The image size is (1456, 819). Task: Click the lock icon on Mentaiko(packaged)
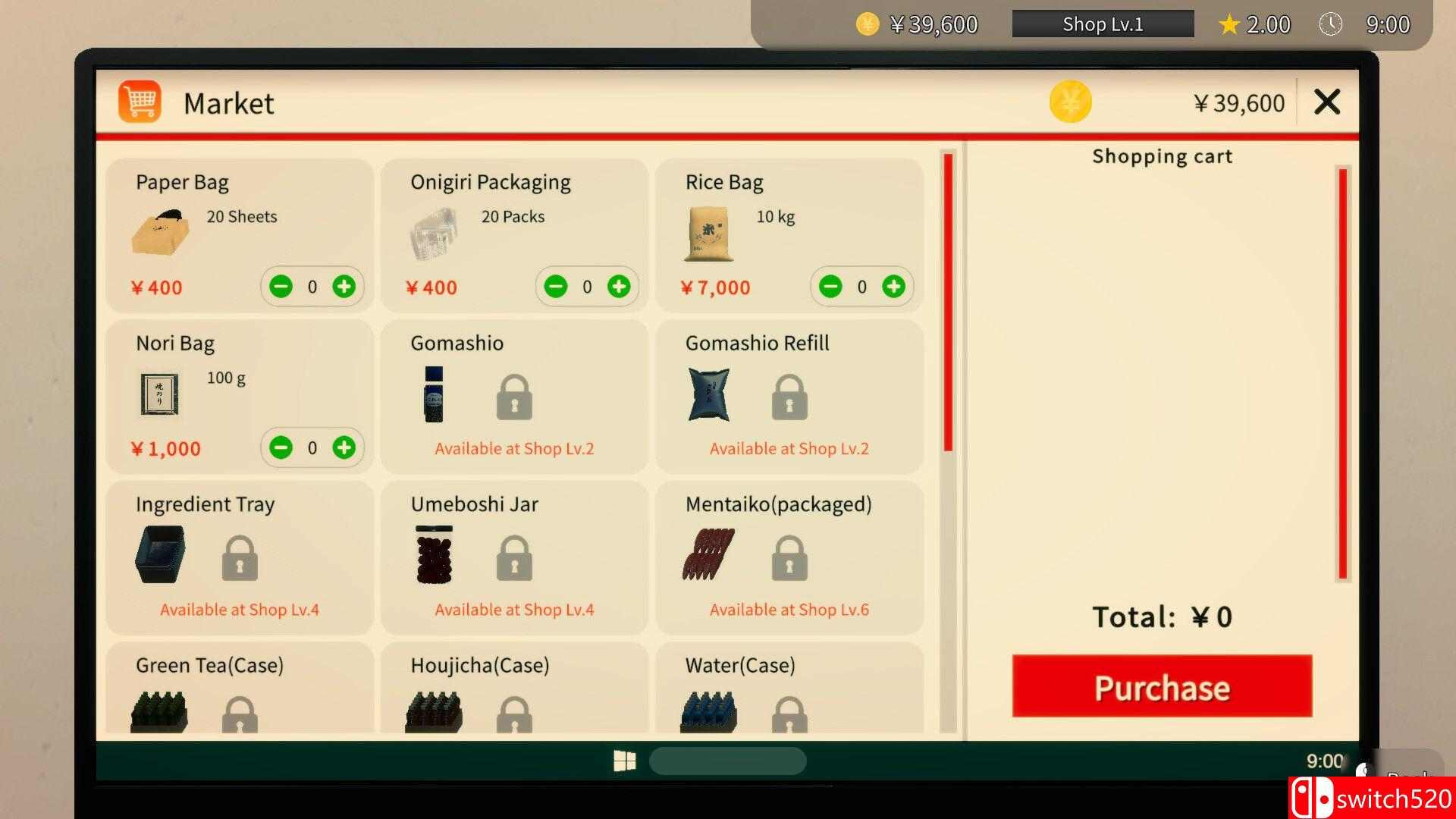(789, 557)
